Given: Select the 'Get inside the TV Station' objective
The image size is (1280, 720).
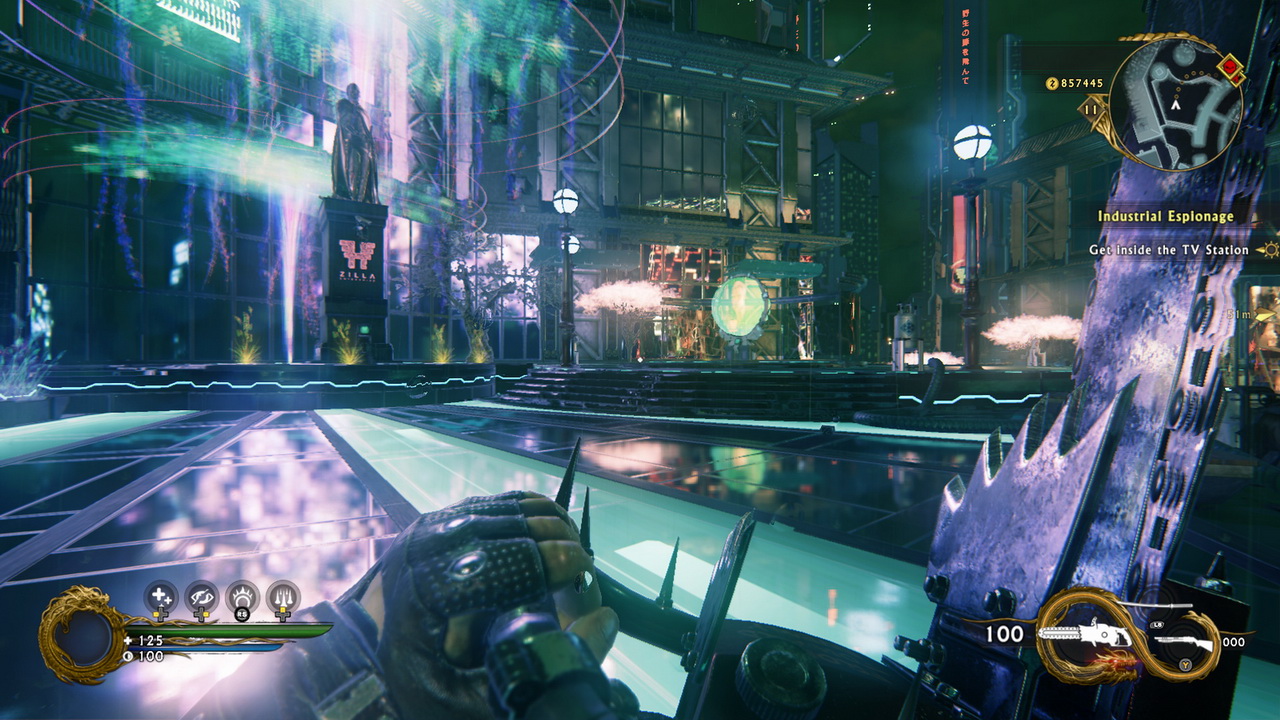Looking at the screenshot, I should point(1169,250).
